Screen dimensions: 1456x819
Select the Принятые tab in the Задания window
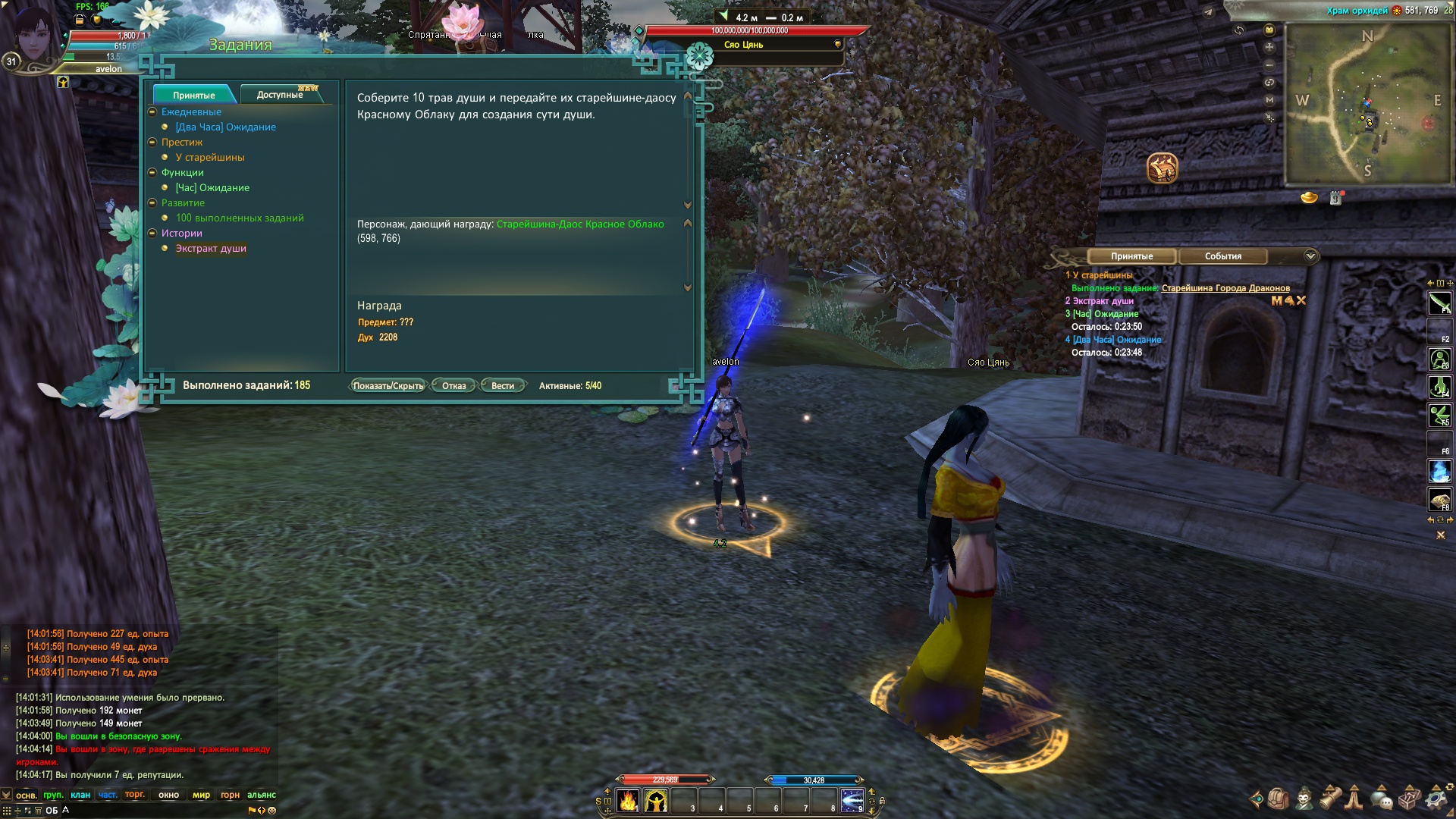point(193,95)
